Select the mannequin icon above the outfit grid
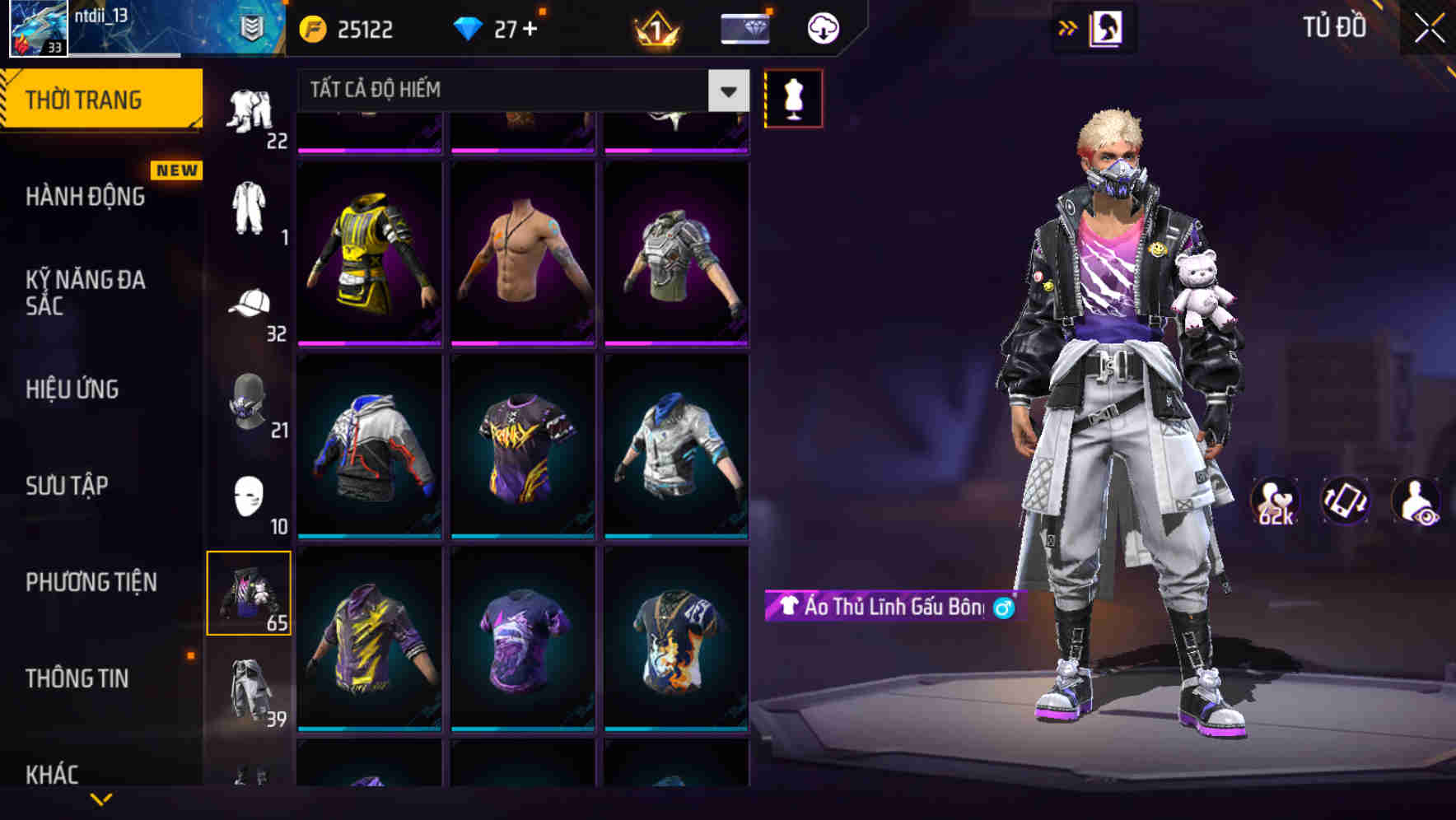This screenshot has height=820, width=1456. coord(792,97)
